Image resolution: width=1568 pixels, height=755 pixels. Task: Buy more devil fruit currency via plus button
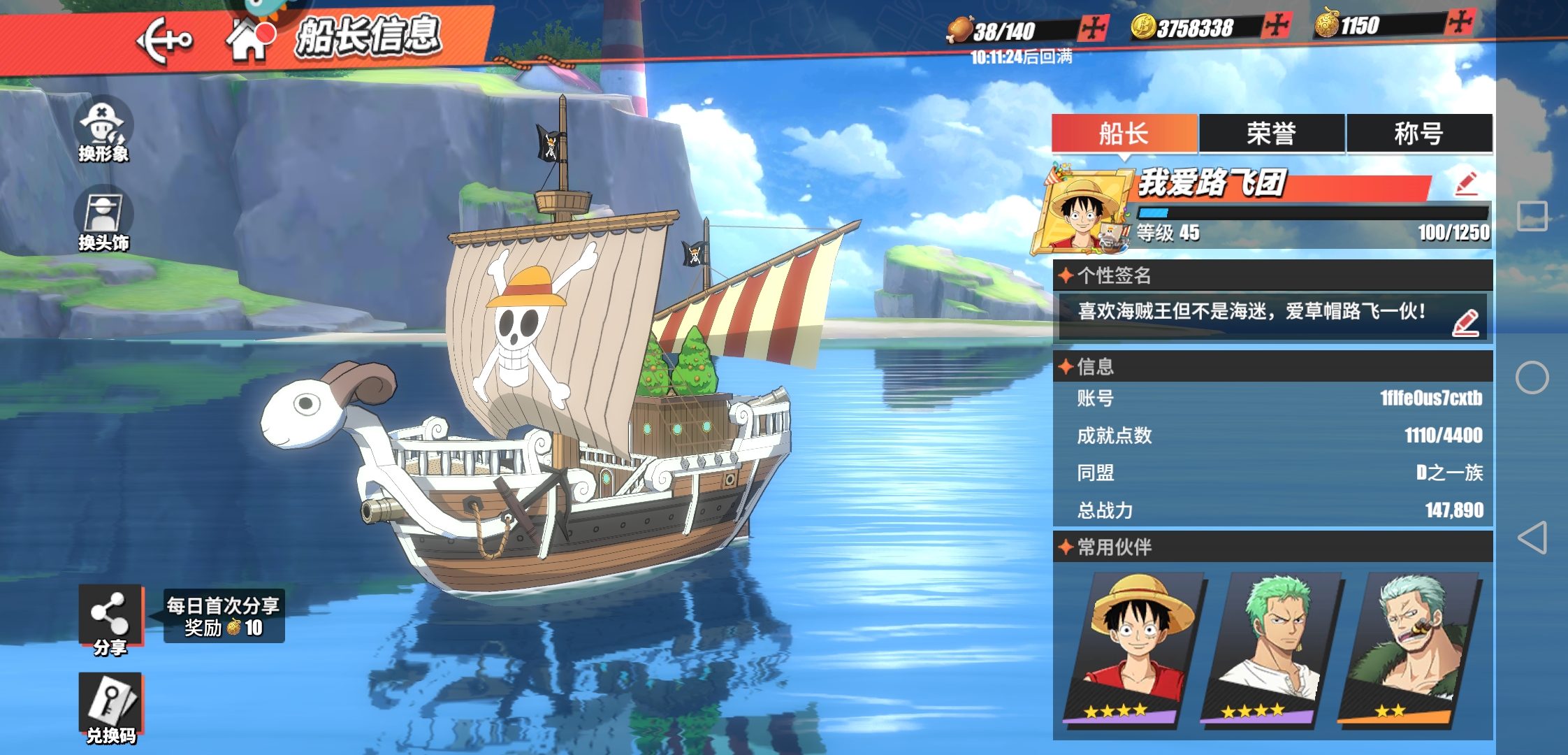[1460, 22]
